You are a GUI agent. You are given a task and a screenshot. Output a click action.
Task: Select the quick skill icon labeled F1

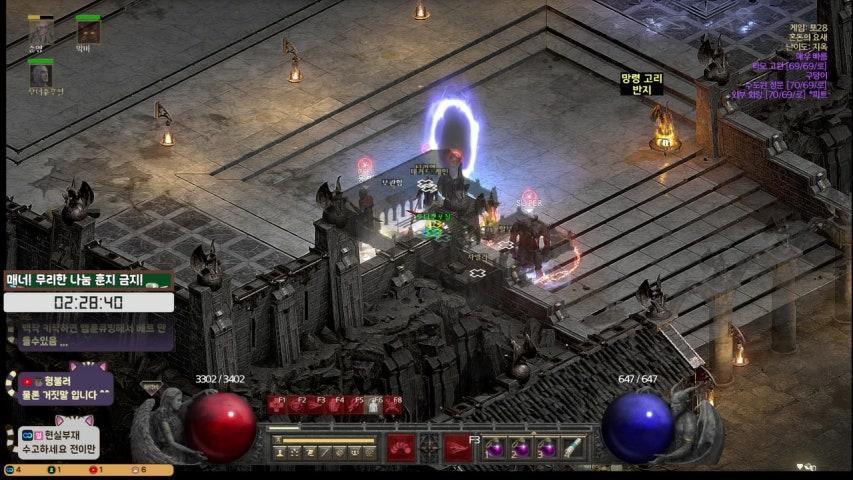pos(276,405)
